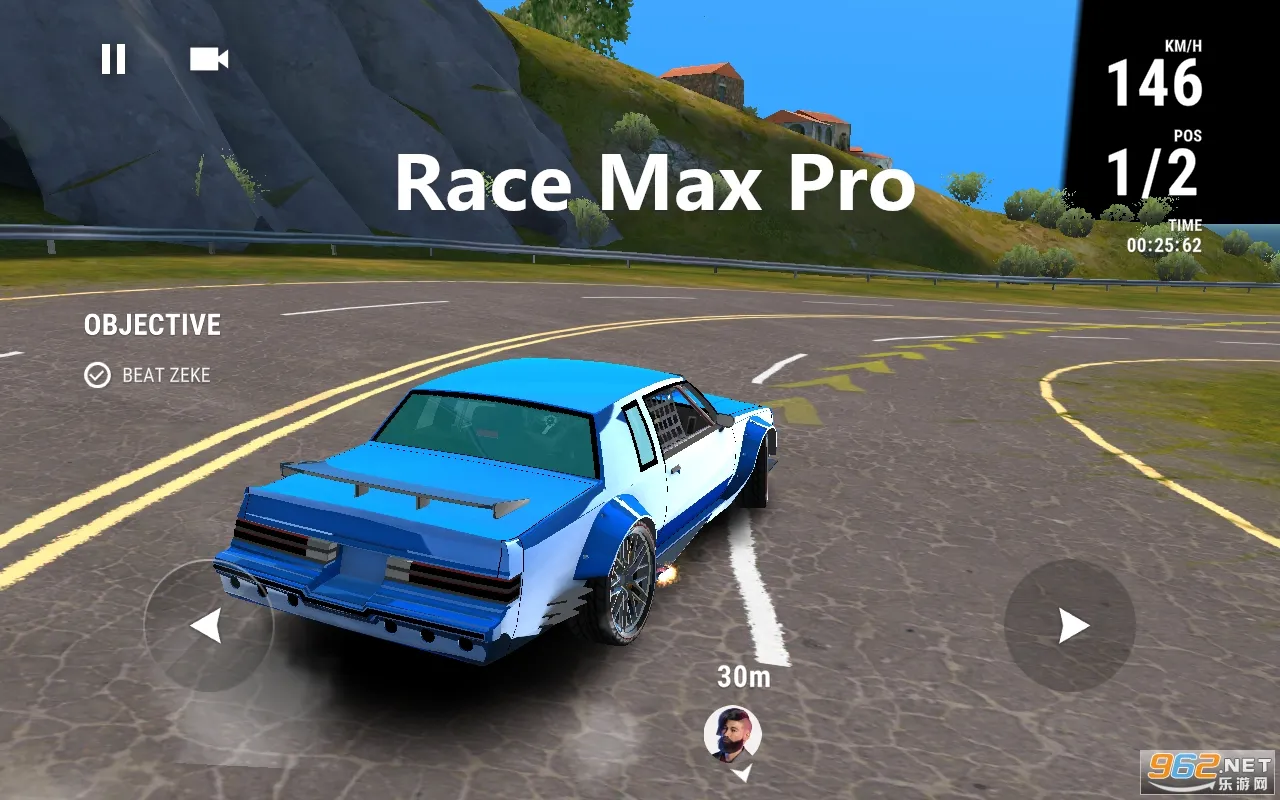Toggle the camera view with the video icon
The height and width of the screenshot is (800, 1280).
(x=207, y=59)
